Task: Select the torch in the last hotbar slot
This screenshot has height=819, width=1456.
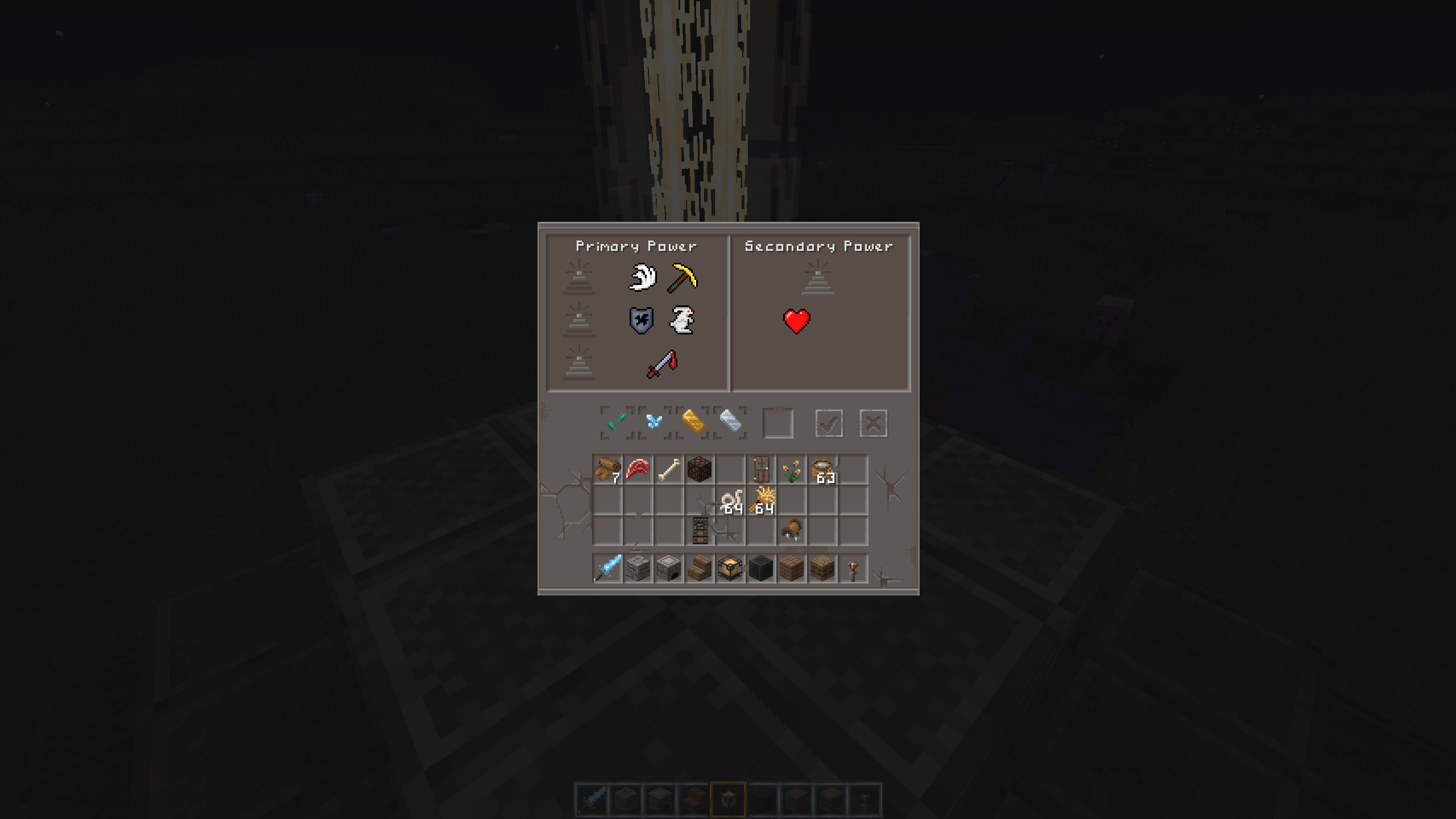Action: click(x=853, y=568)
